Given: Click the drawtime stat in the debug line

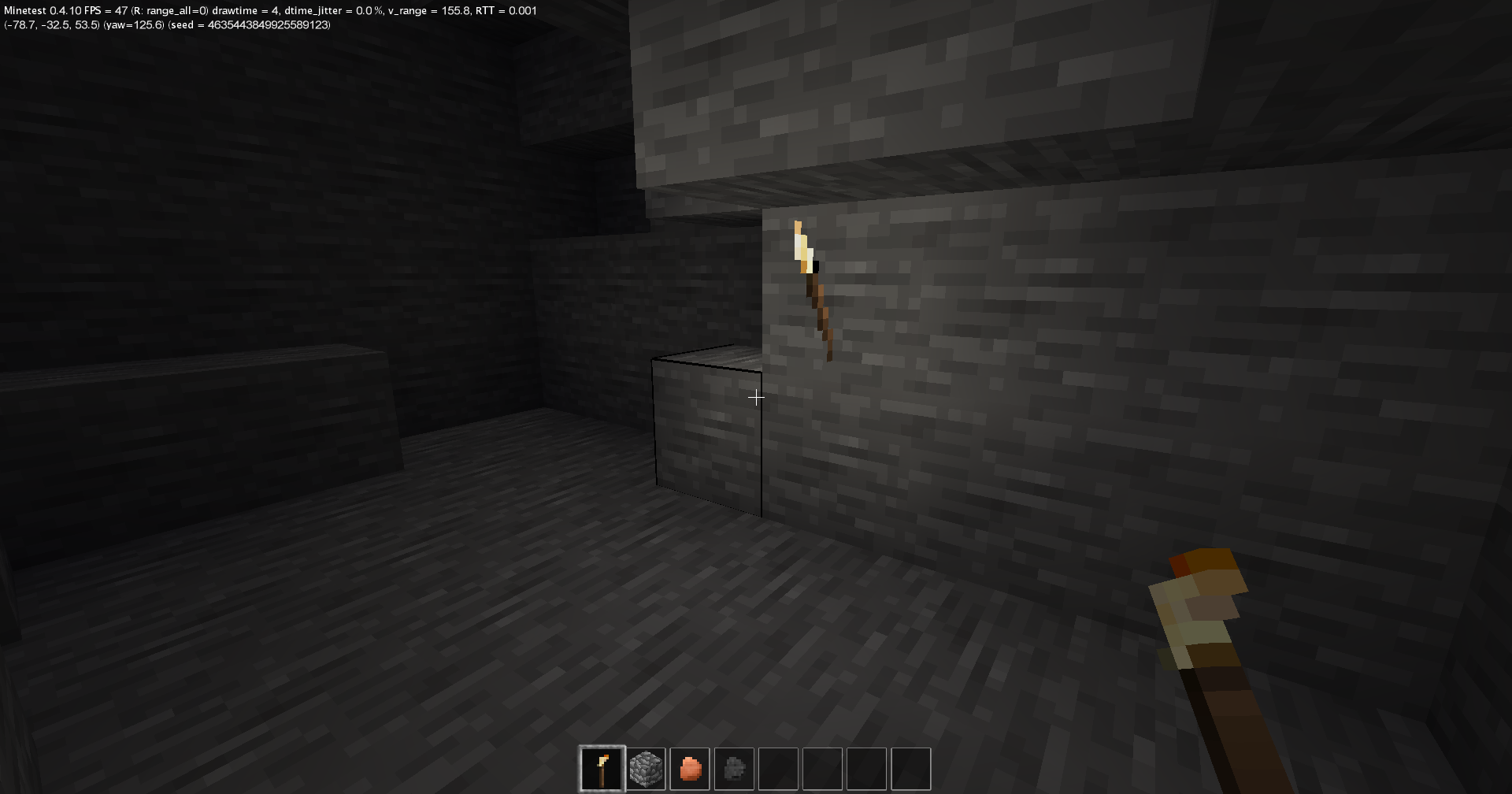Looking at the screenshot, I should (x=243, y=10).
